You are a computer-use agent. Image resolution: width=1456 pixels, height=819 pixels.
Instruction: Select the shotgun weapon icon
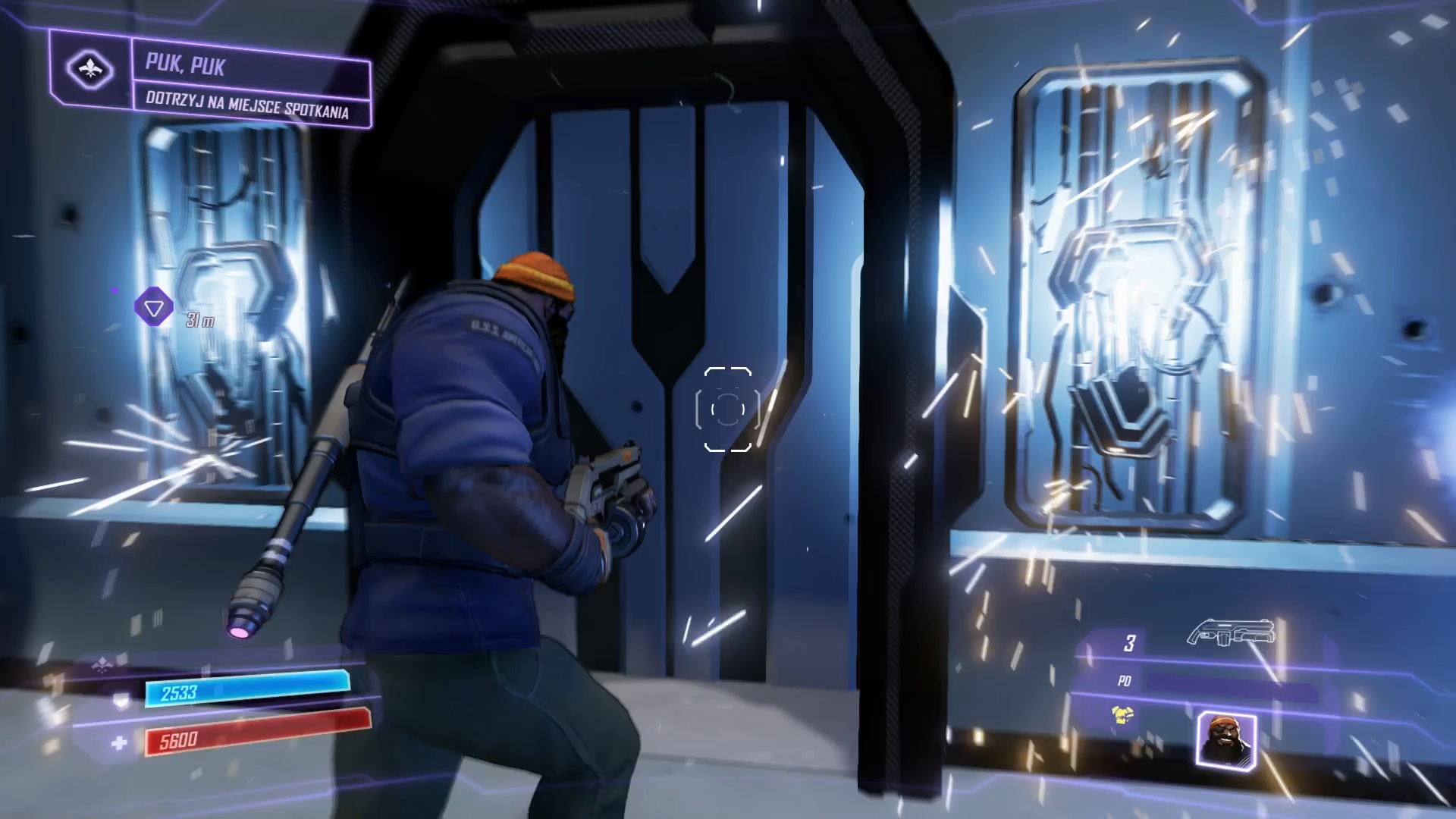[1230, 632]
